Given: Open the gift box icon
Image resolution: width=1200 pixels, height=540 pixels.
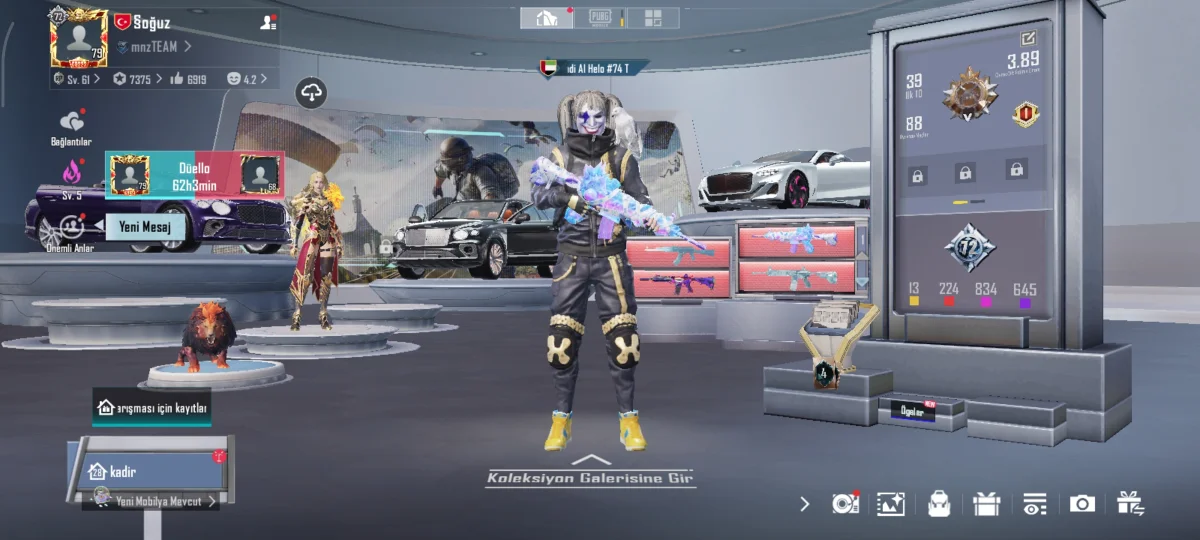Looking at the screenshot, I should click(986, 504).
